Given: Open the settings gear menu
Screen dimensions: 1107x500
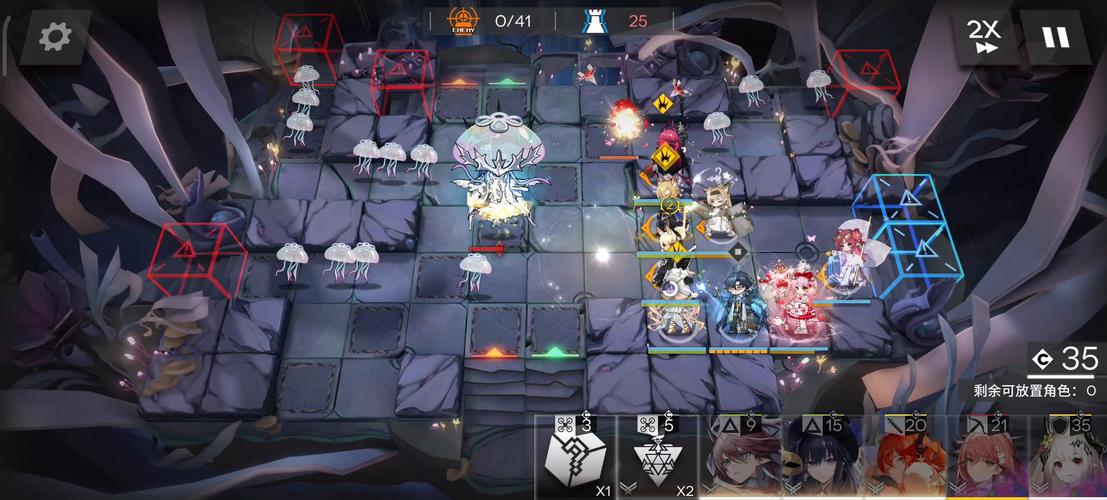Looking at the screenshot, I should pyautogui.click(x=54, y=37).
